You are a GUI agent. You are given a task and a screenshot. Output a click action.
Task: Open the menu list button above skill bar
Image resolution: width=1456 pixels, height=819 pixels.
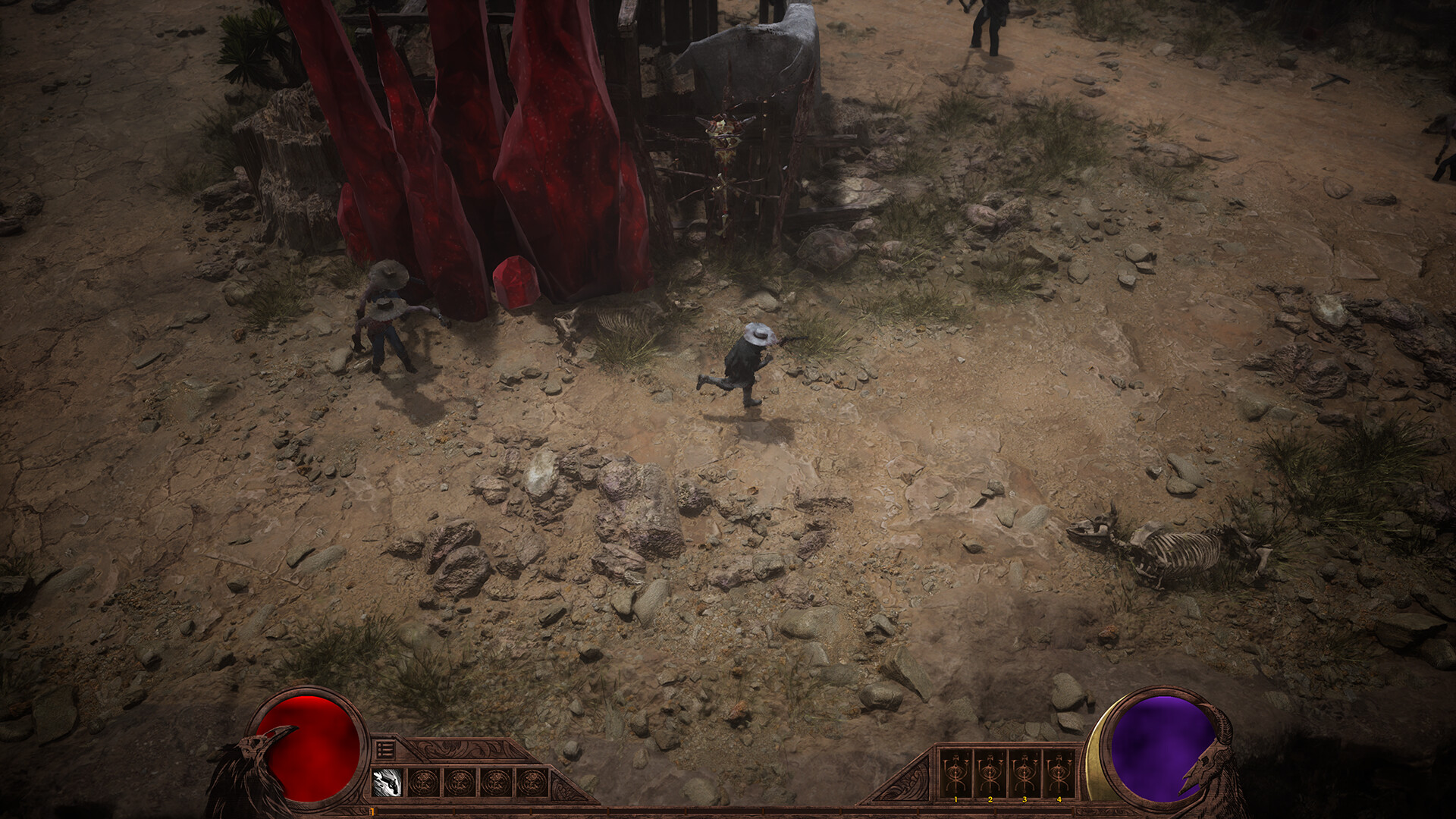coord(384,749)
